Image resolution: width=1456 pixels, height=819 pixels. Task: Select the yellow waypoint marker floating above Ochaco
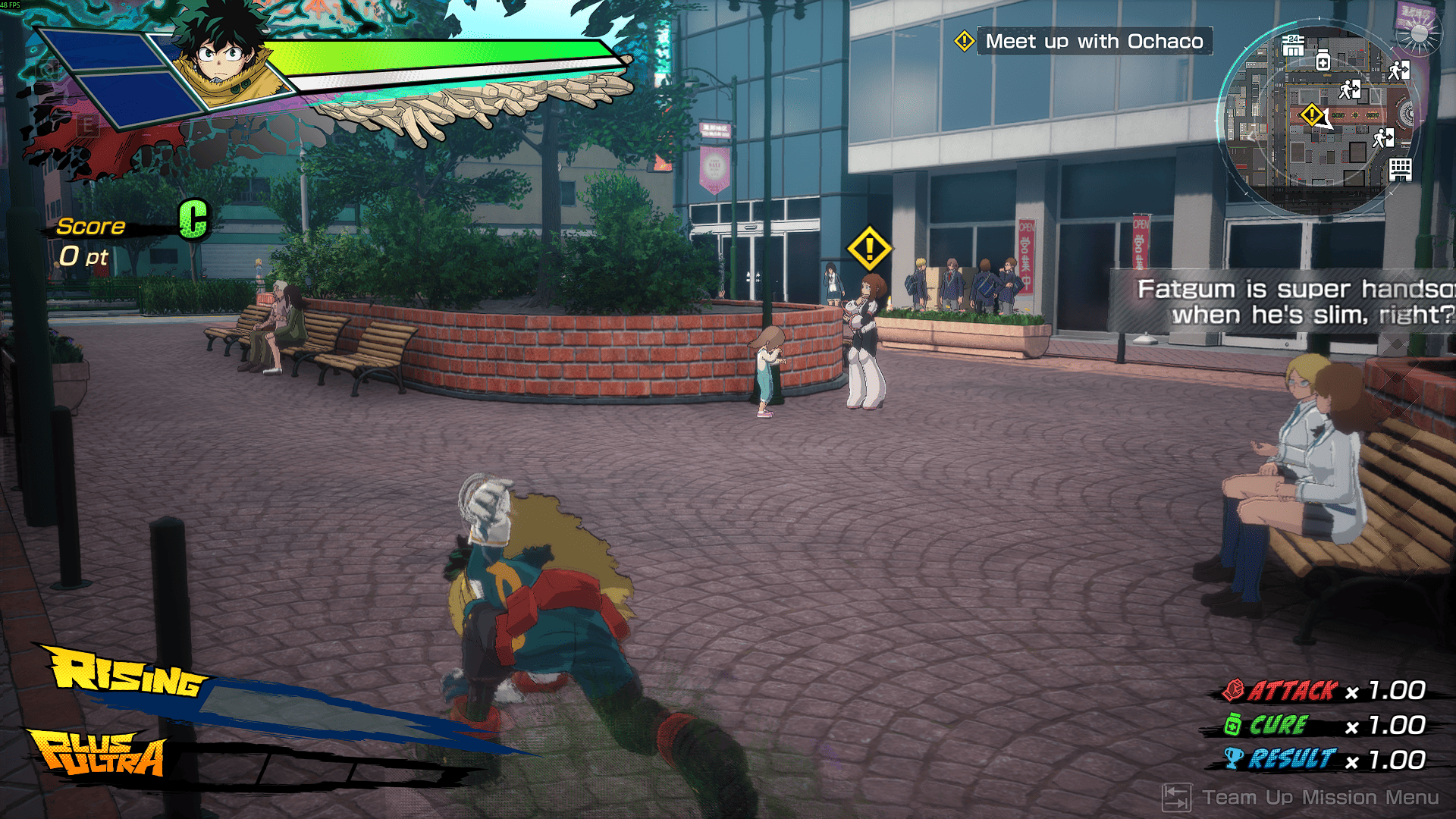coord(869,248)
